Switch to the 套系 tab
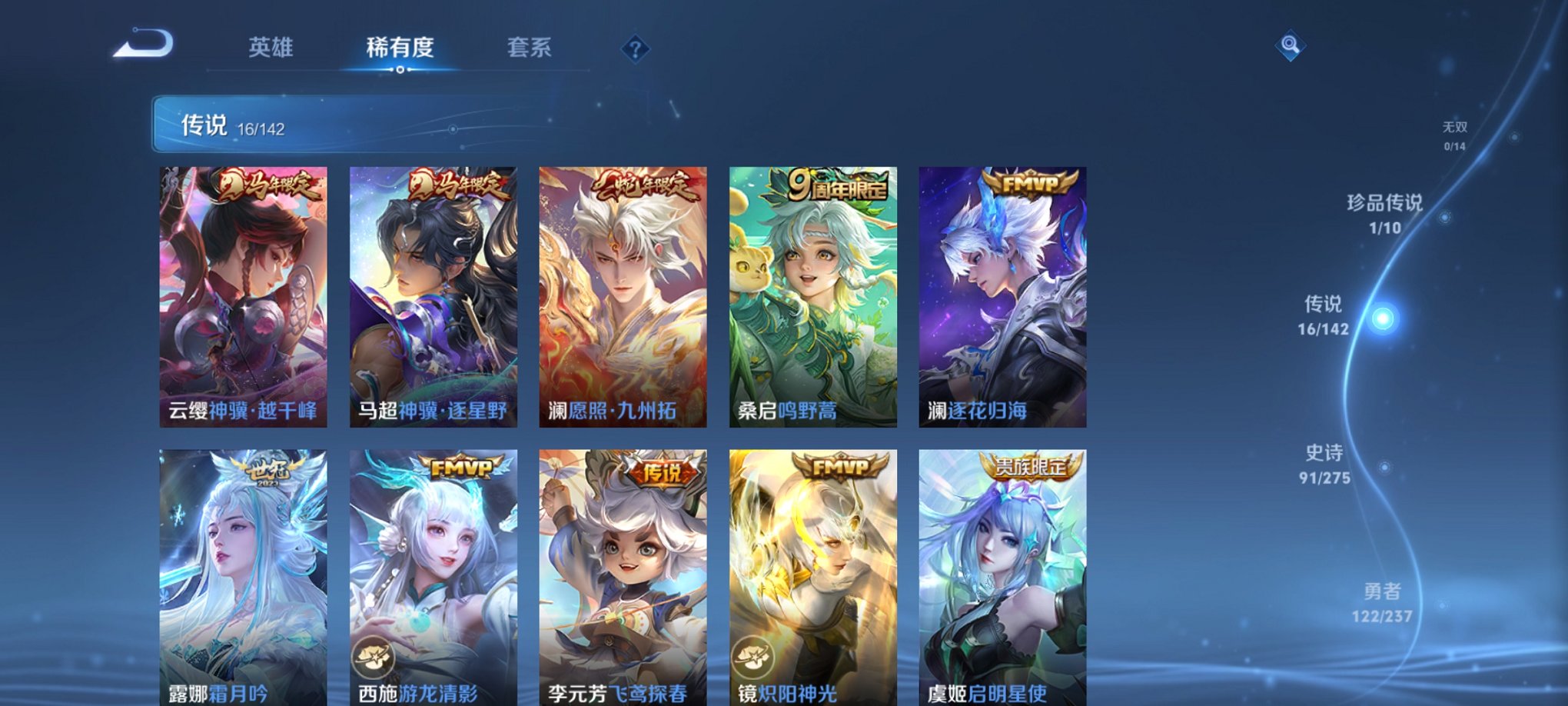This screenshot has height=706, width=1568. 536,48
